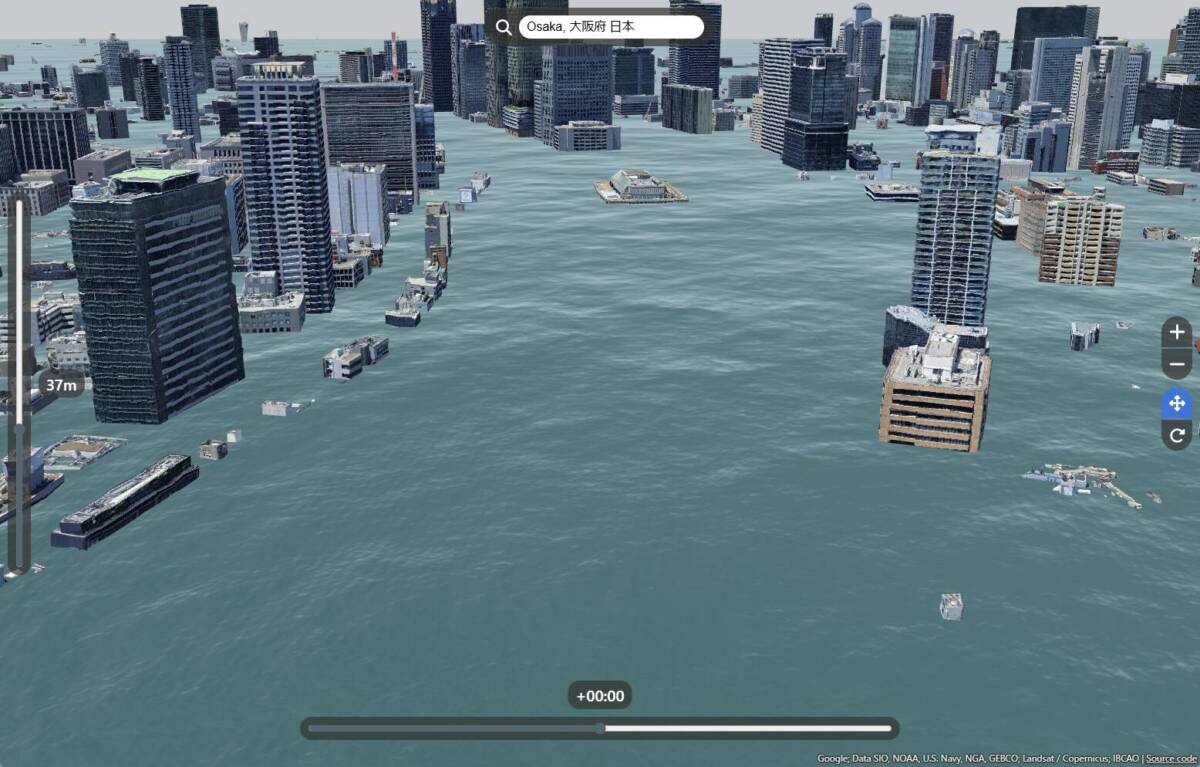
Task: Click the time offset slider handle
Action: click(x=600, y=728)
